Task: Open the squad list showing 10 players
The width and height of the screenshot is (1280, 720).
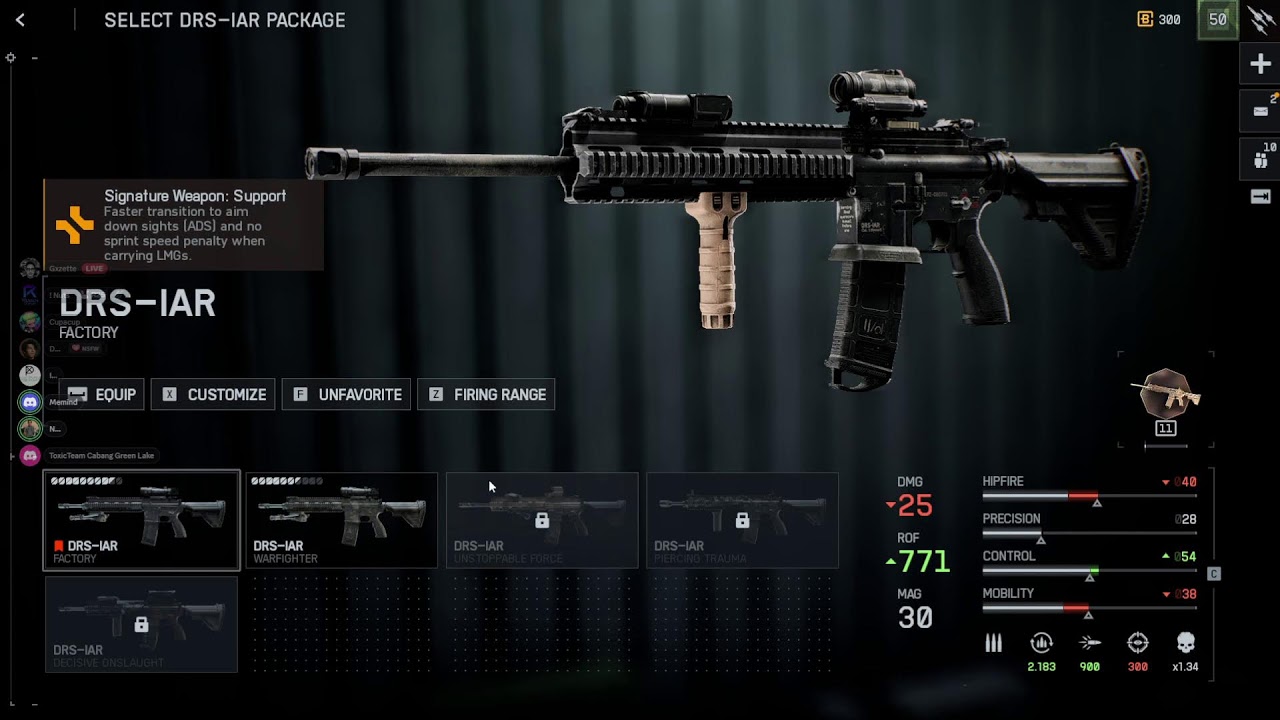Action: (x=1260, y=158)
